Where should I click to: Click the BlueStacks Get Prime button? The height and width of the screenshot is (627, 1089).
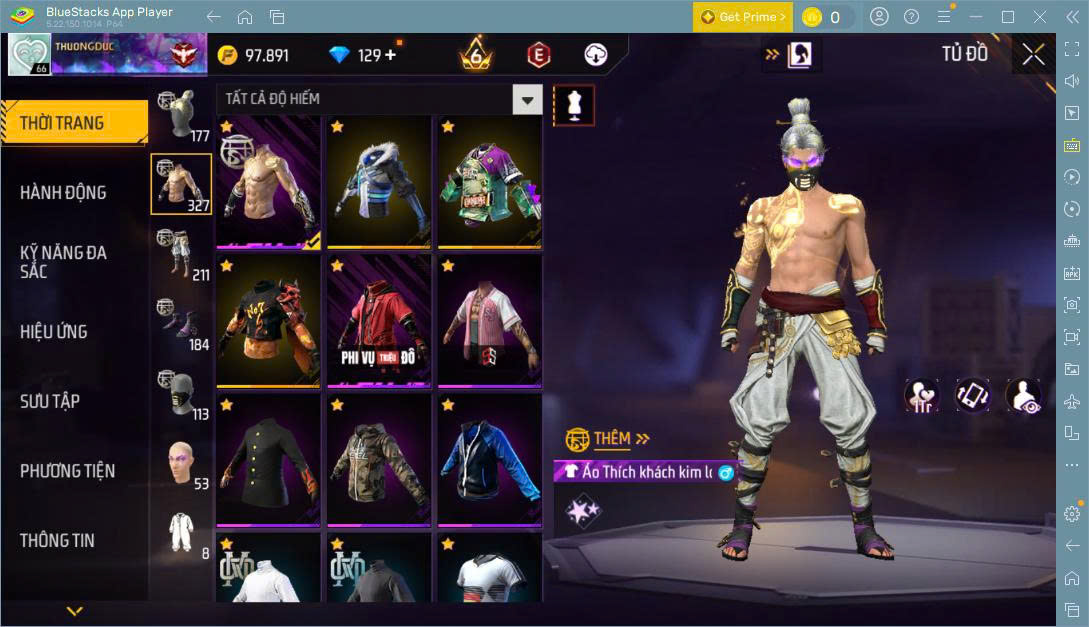coord(743,17)
